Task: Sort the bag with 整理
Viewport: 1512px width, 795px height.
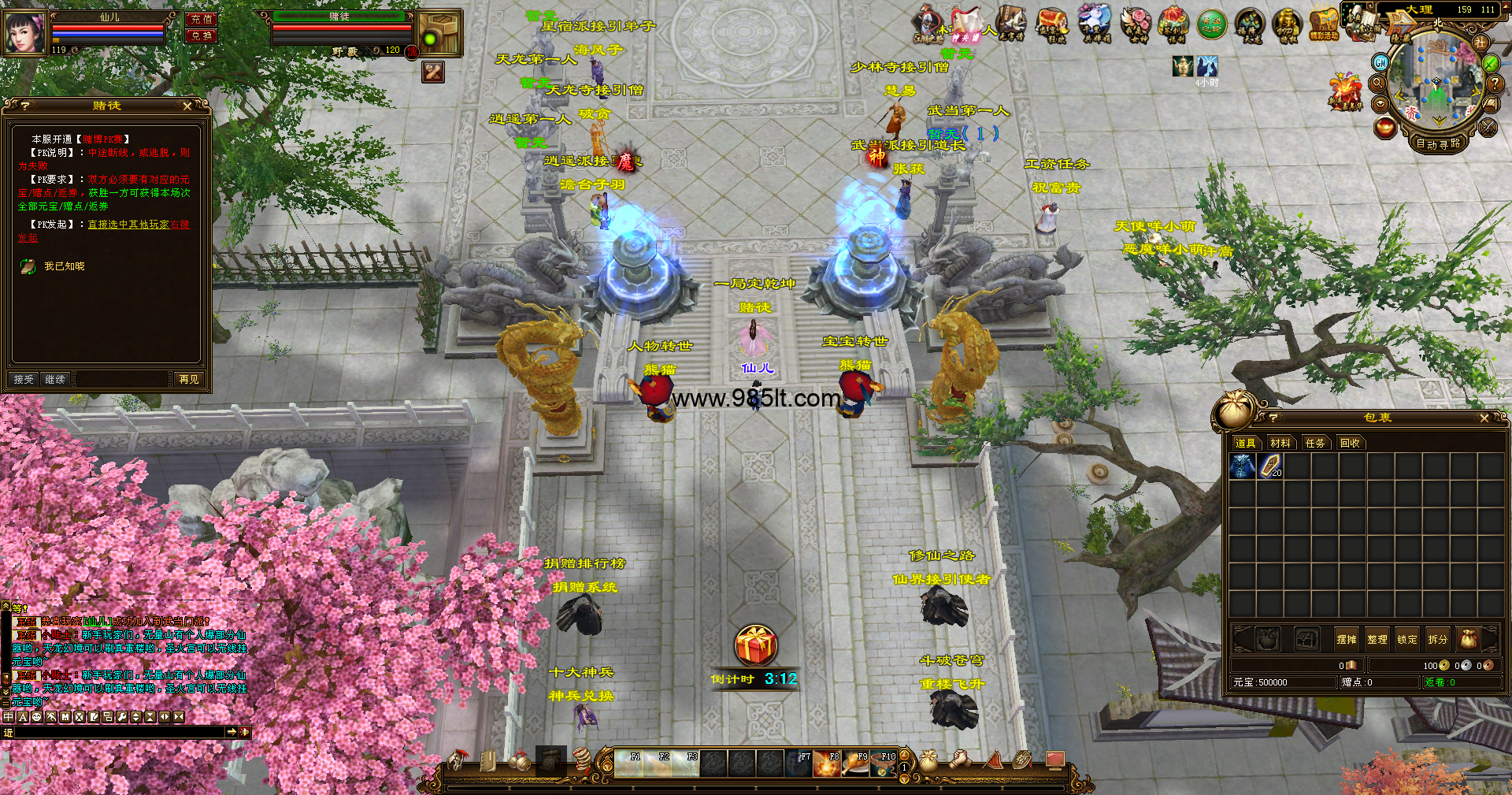Action: (1377, 639)
